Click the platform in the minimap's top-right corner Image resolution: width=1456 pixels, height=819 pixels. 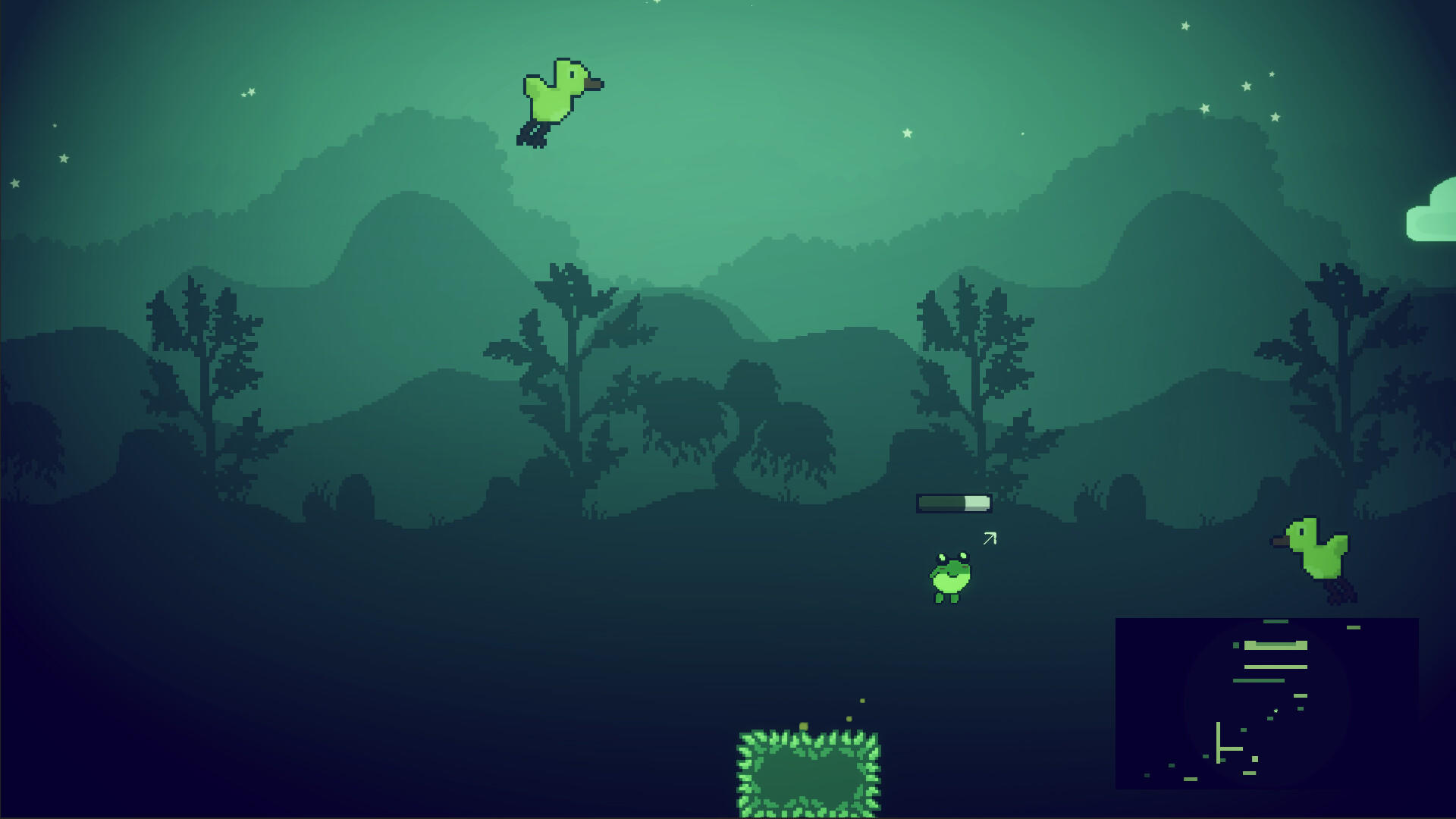coord(1353,627)
